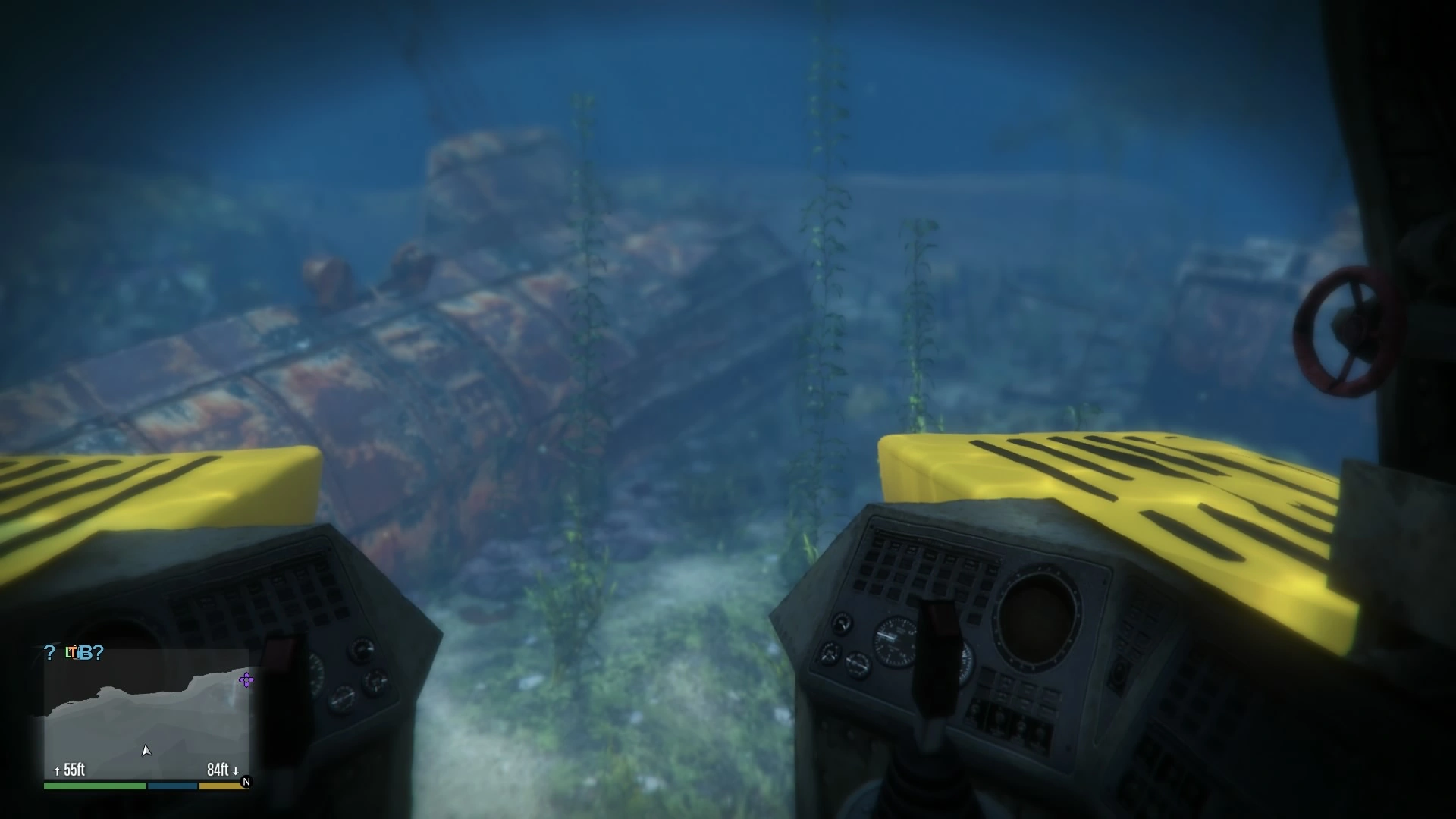Click the blue question mark HUD icon
This screenshot has width=1456, height=819.
click(49, 653)
